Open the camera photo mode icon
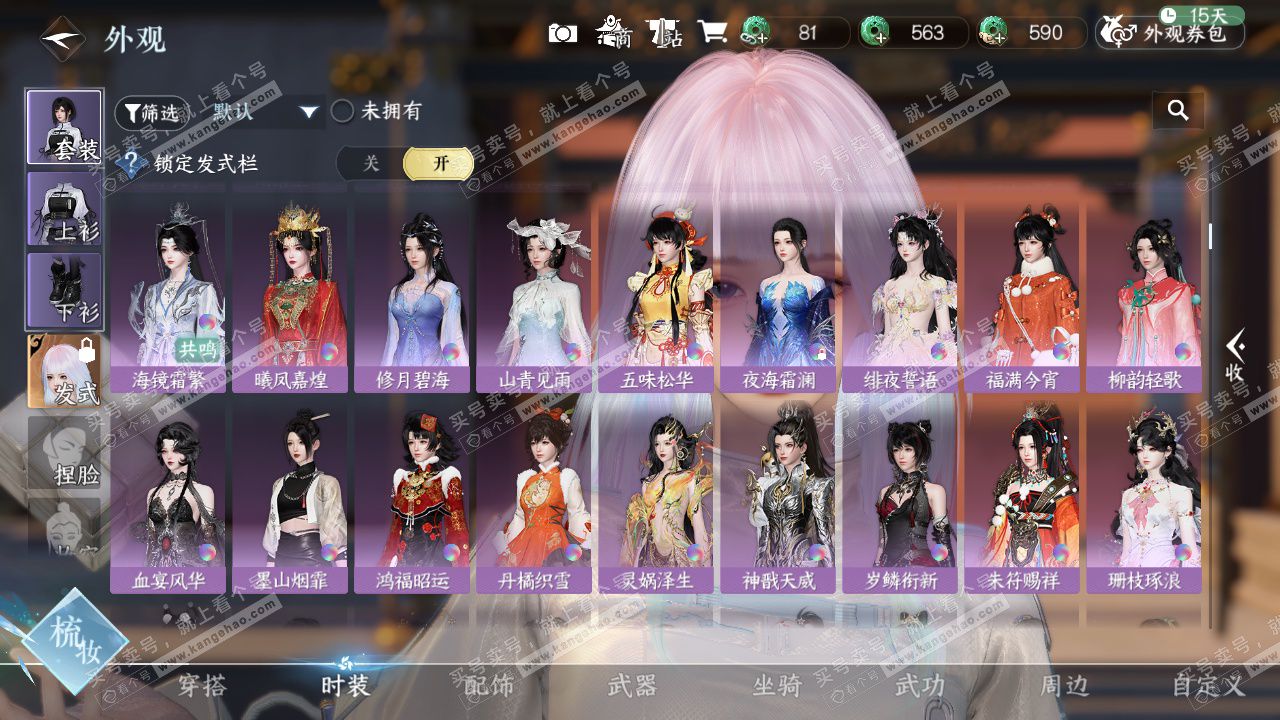The width and height of the screenshot is (1280, 720). [563, 33]
